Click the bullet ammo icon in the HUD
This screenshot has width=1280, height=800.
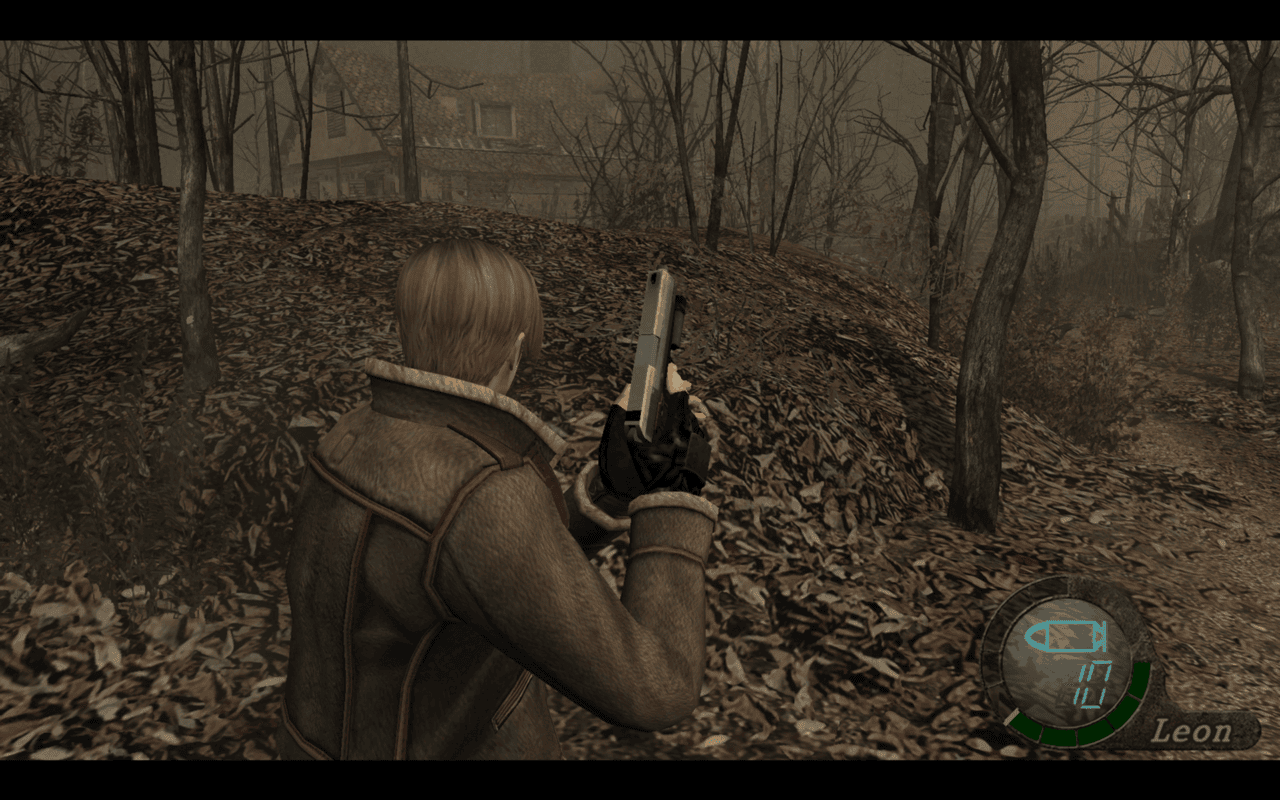click(x=1065, y=634)
